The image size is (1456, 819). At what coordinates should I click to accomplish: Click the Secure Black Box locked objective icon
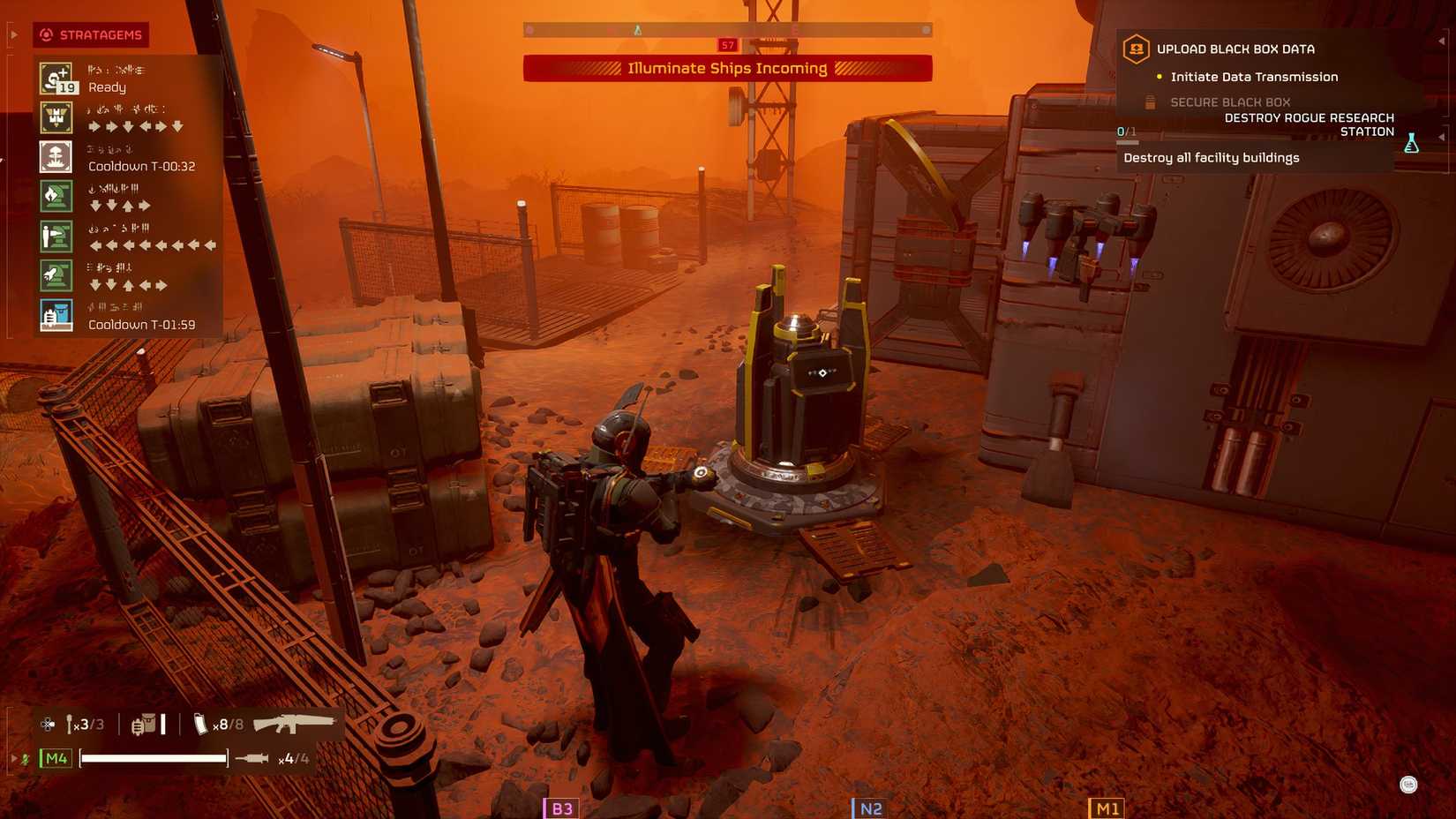coord(1150,101)
